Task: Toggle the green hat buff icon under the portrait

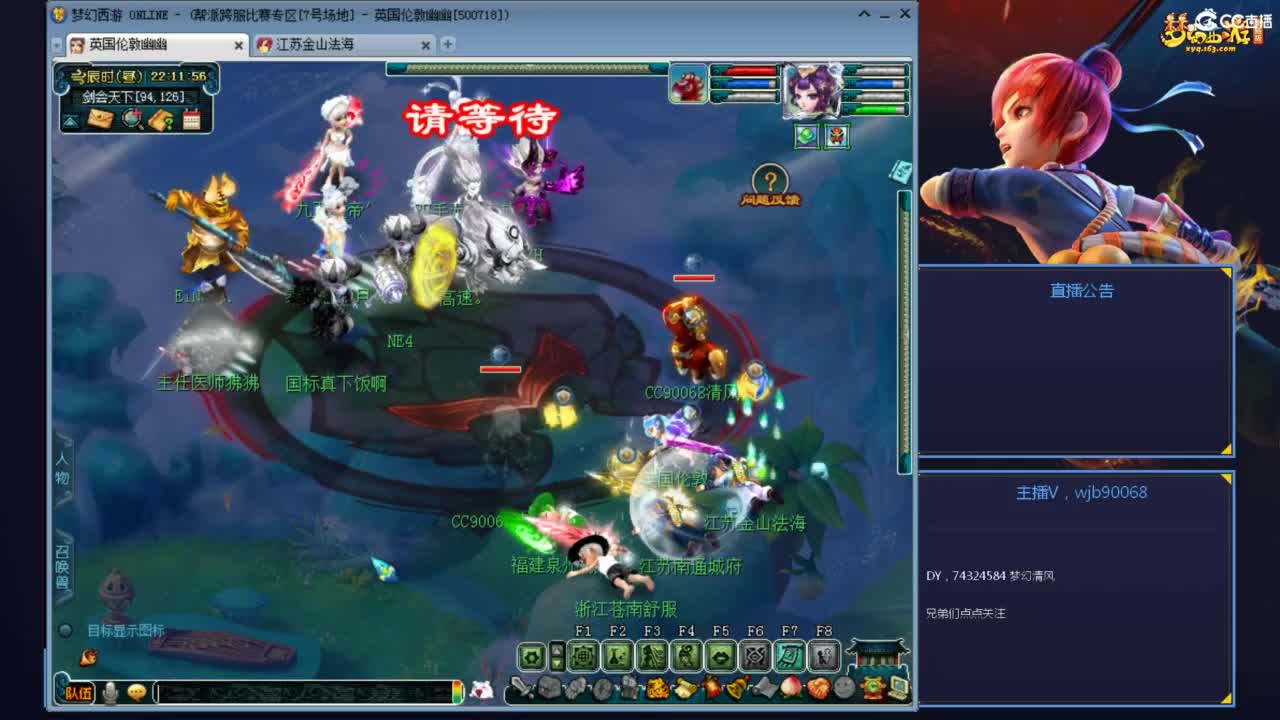Action: 805,135
